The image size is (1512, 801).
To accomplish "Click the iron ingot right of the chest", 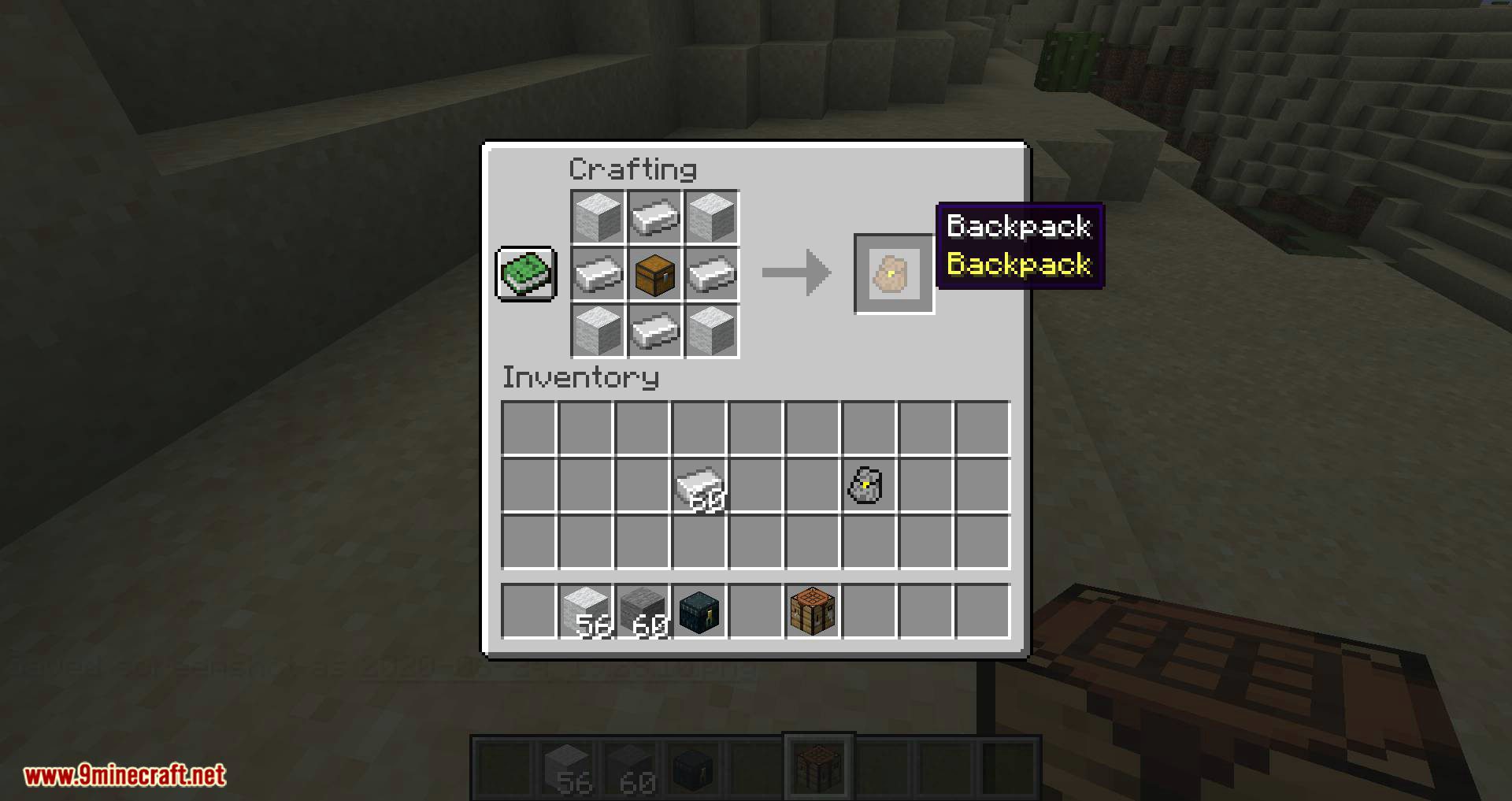I will coord(712,275).
